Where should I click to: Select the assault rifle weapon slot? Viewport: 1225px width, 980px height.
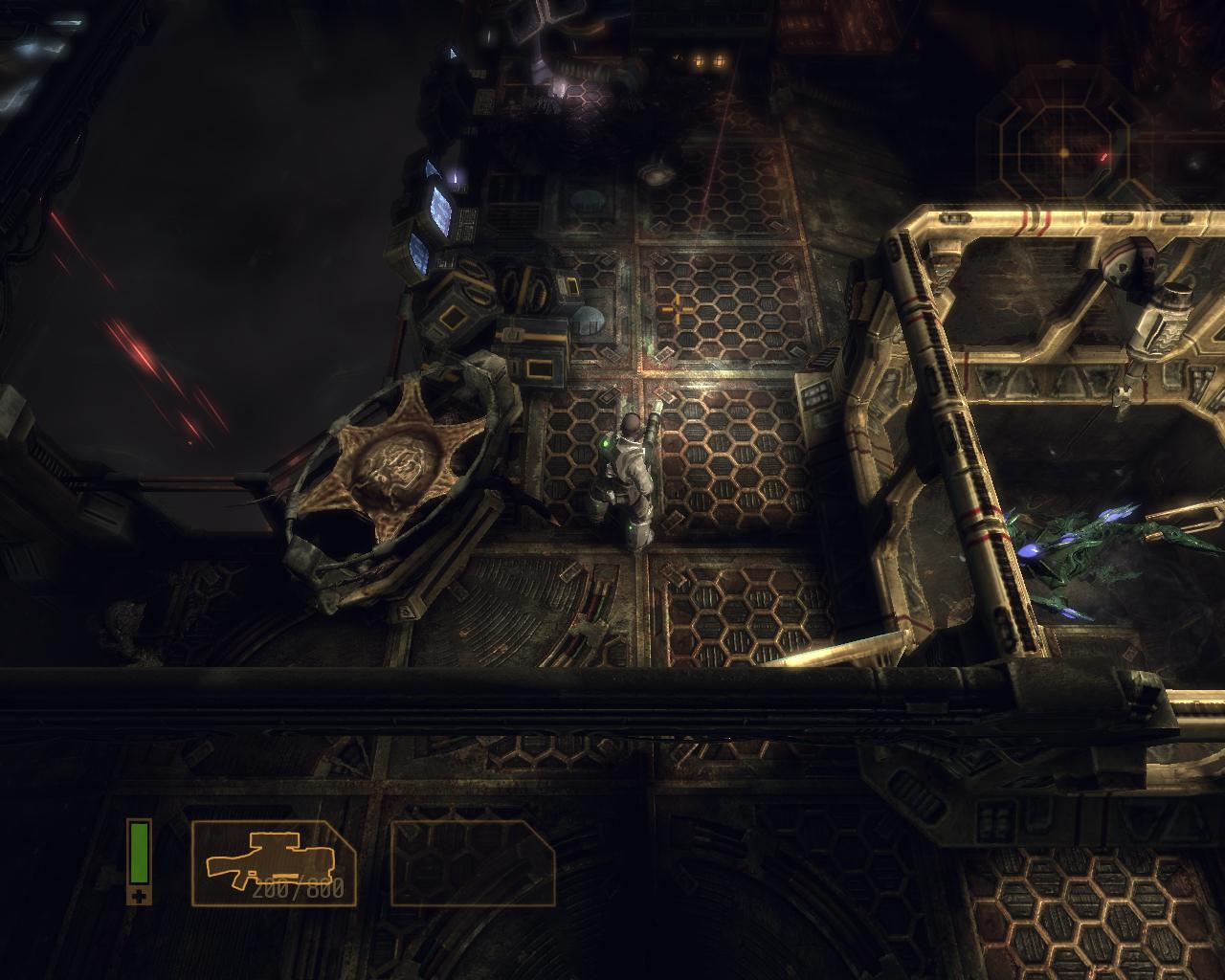tap(274, 863)
